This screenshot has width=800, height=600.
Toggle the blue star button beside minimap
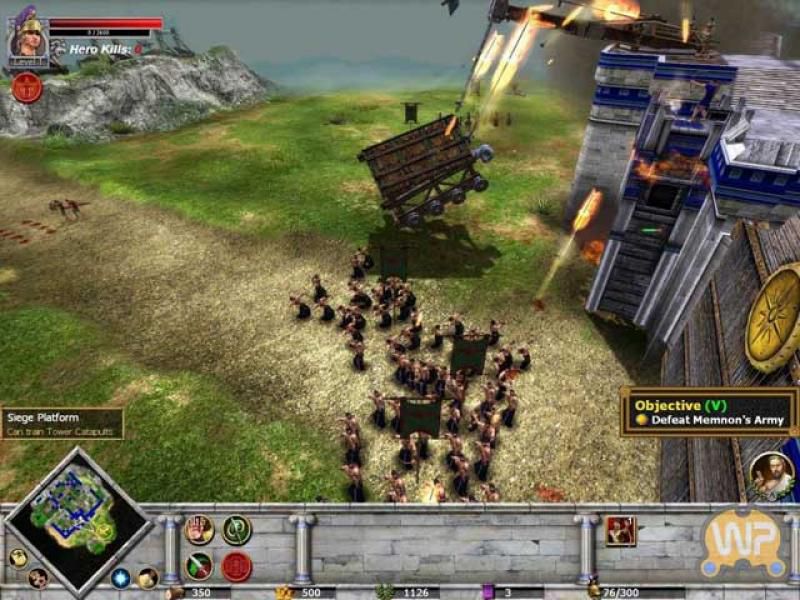click(121, 578)
